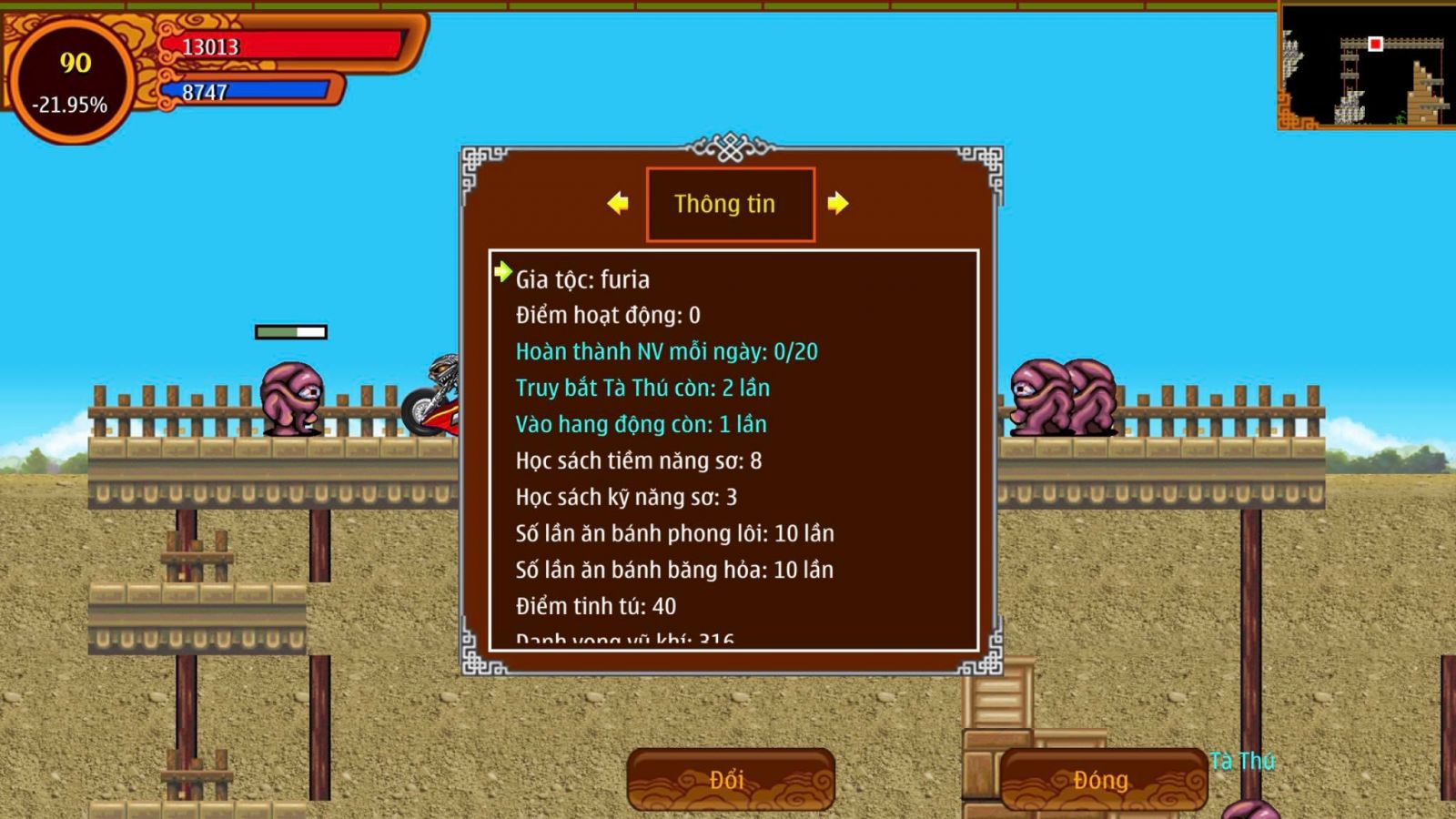Select the bánh băng hỏa row

(x=674, y=571)
